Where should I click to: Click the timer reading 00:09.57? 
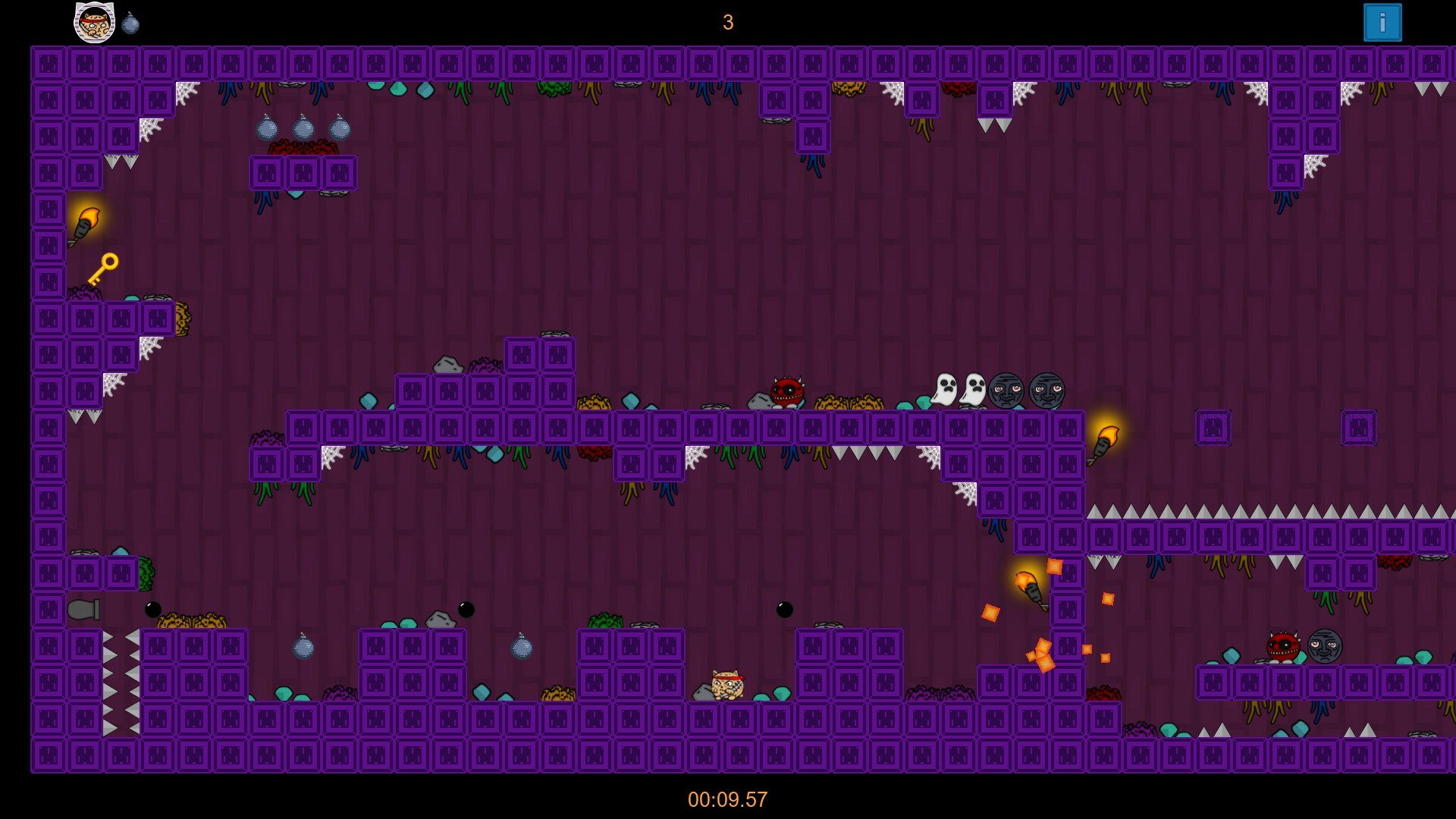coord(727,798)
